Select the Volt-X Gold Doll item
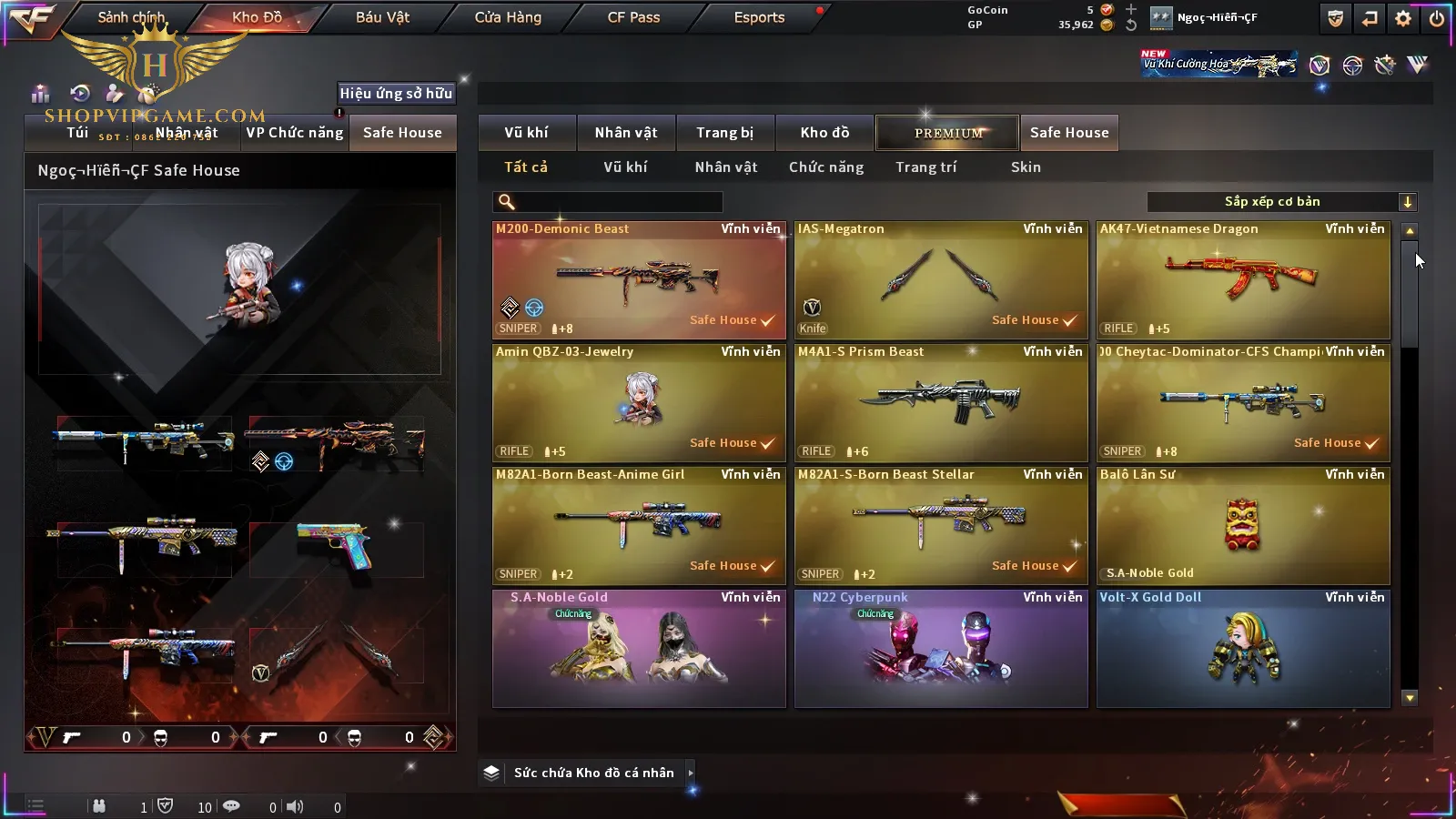The height and width of the screenshot is (819, 1456). 1243,649
